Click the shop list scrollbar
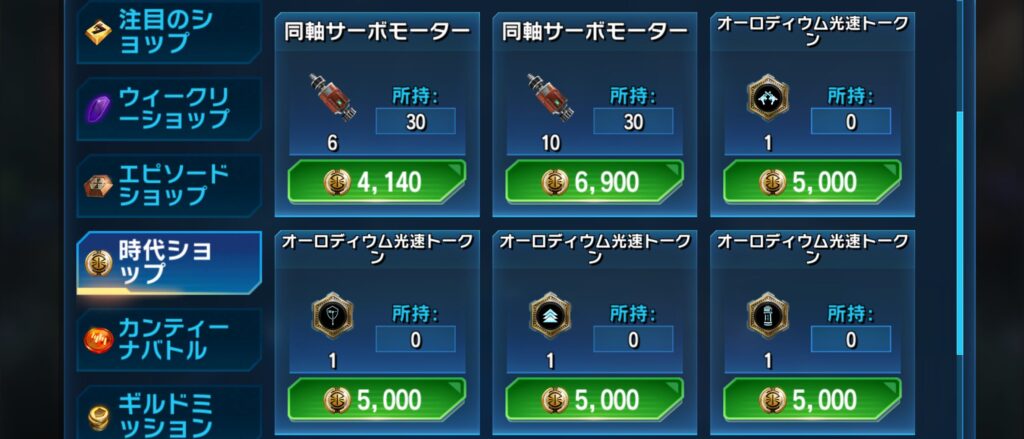Screen dimensions: 1024x439 tap(961, 230)
